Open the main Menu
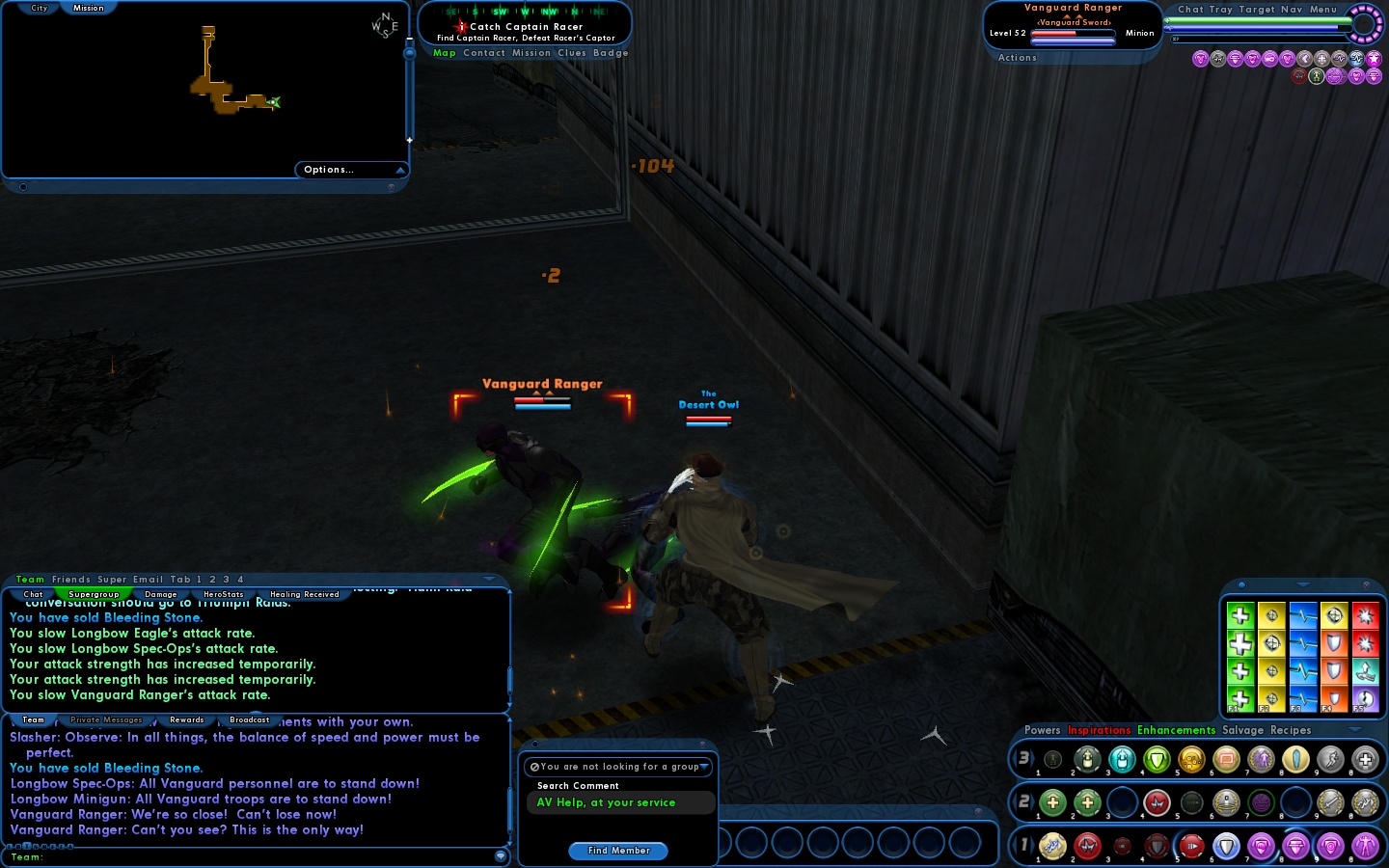Screen dimensions: 1389x868 click(x=1323, y=10)
